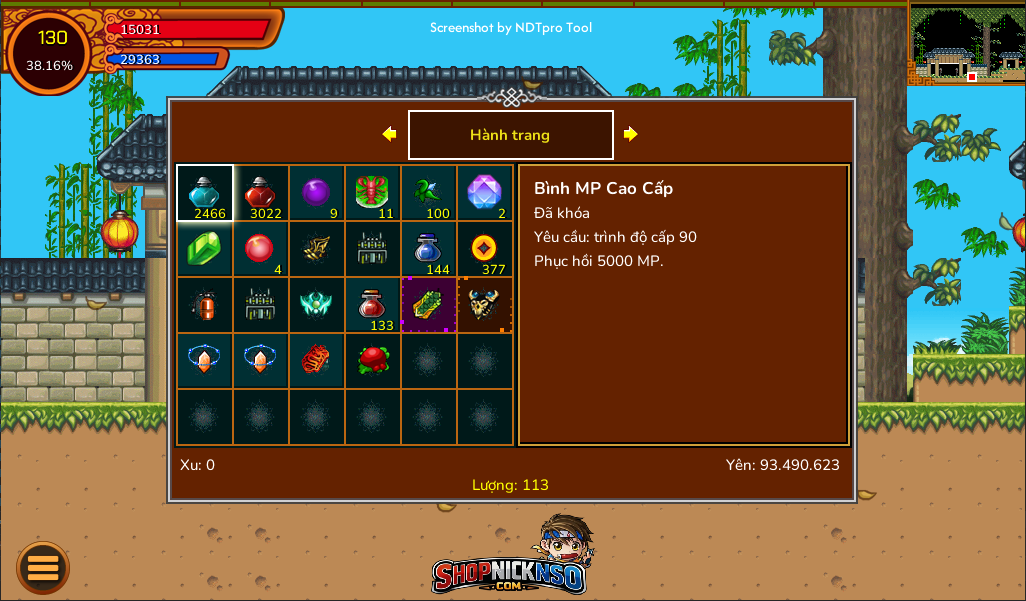This screenshot has width=1026, height=601.
Task: Go to previous tab with left yellow arrow
Action: 389,134
